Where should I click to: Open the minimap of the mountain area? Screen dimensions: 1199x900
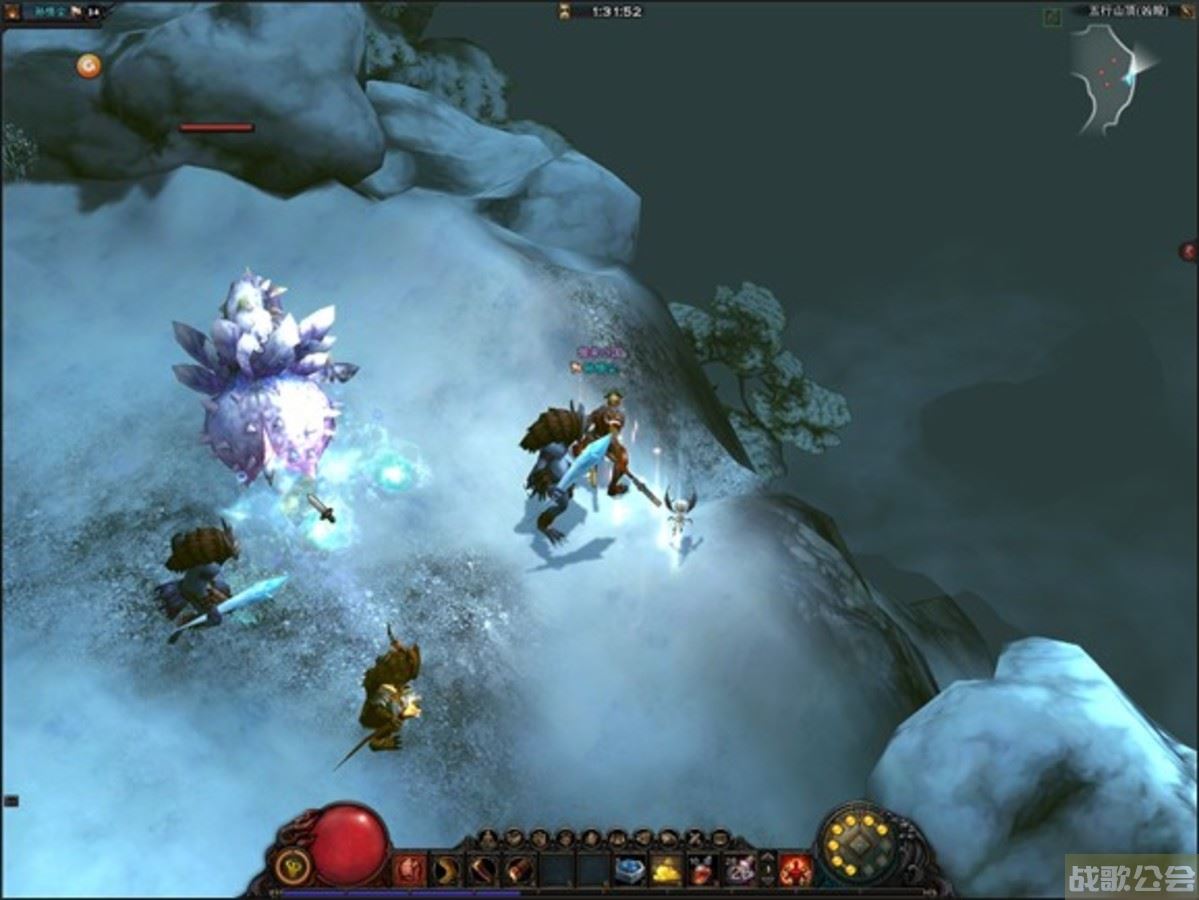coord(1109,79)
